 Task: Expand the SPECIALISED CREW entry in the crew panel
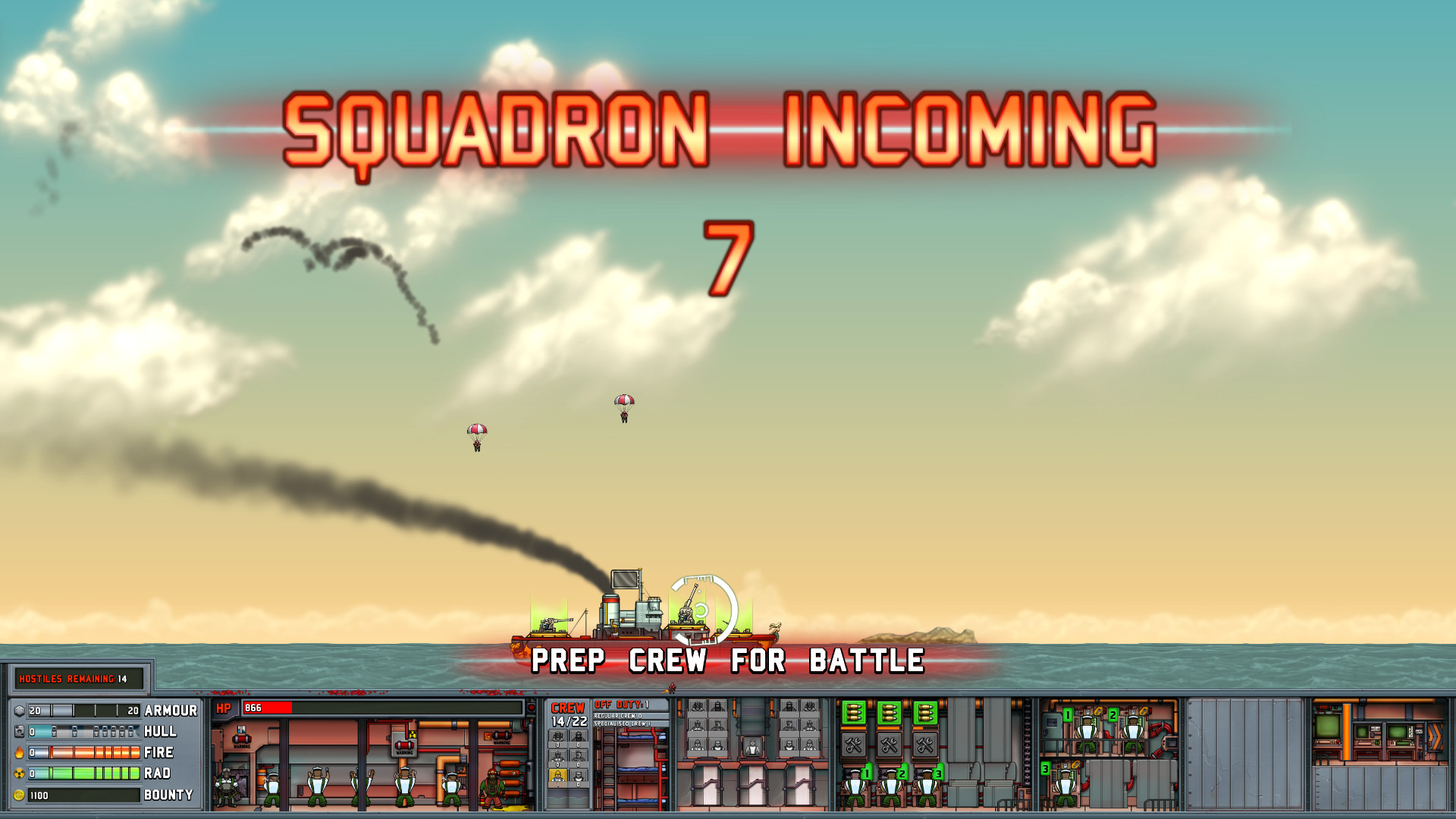click(x=623, y=723)
